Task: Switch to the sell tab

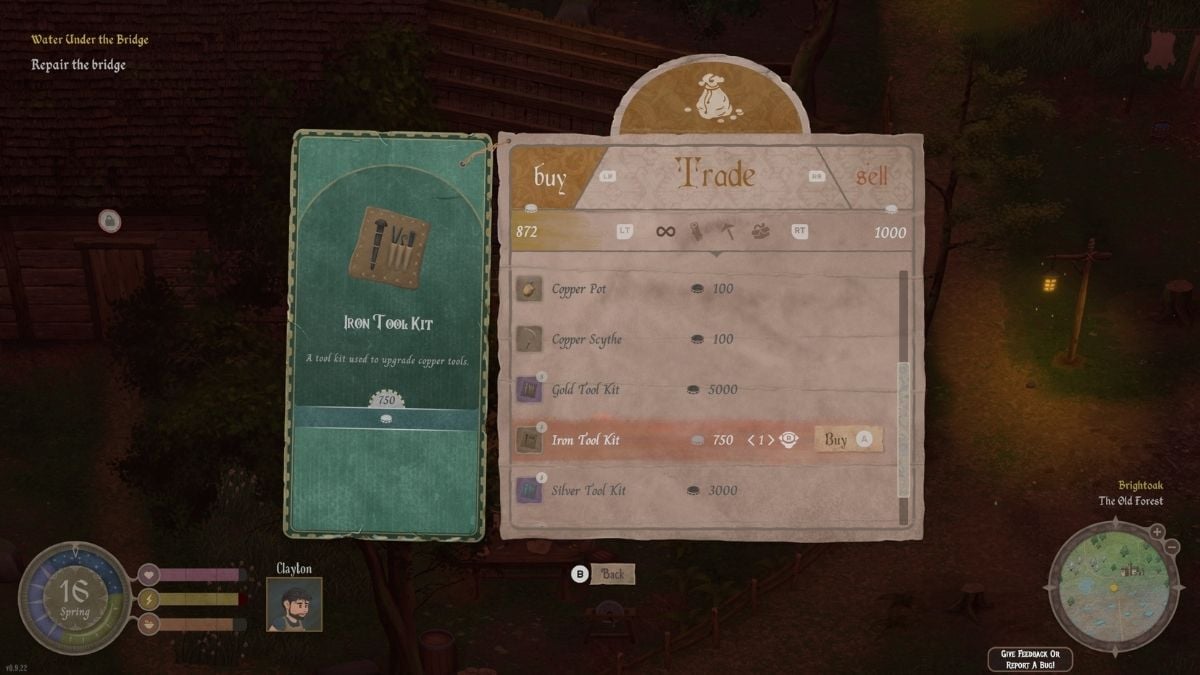Action: tap(871, 177)
